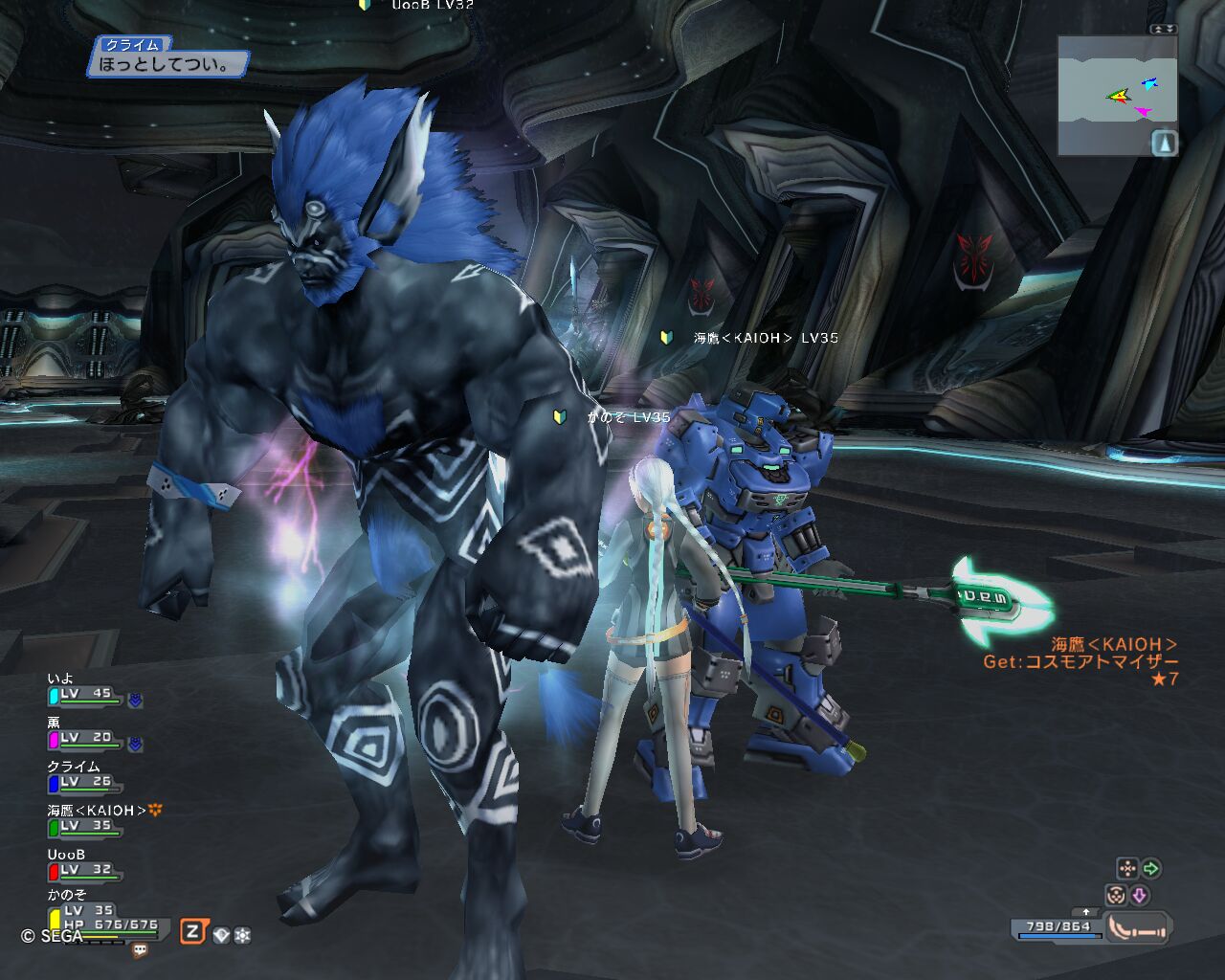Click クライム's chat message bubble

pos(168,65)
